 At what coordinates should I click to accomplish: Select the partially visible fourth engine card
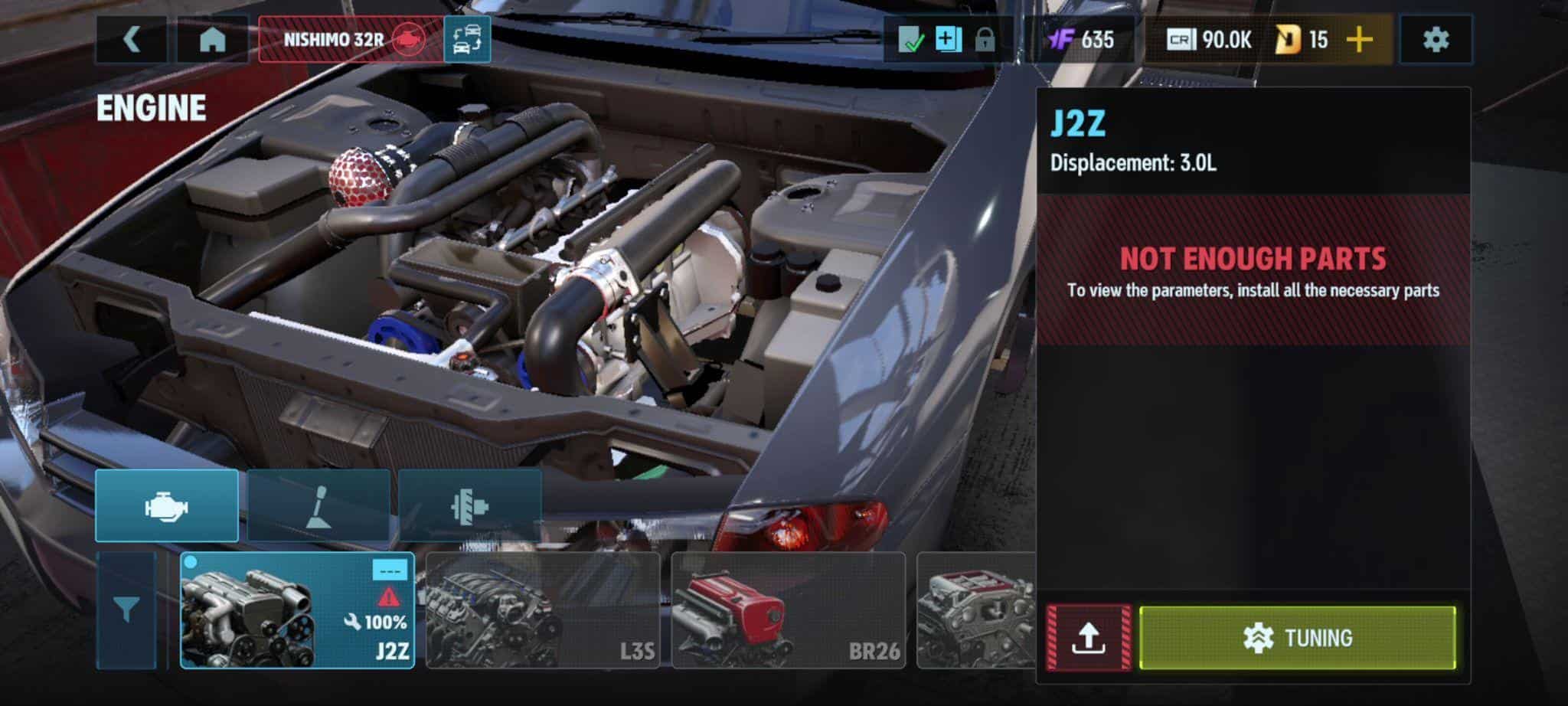tap(975, 610)
